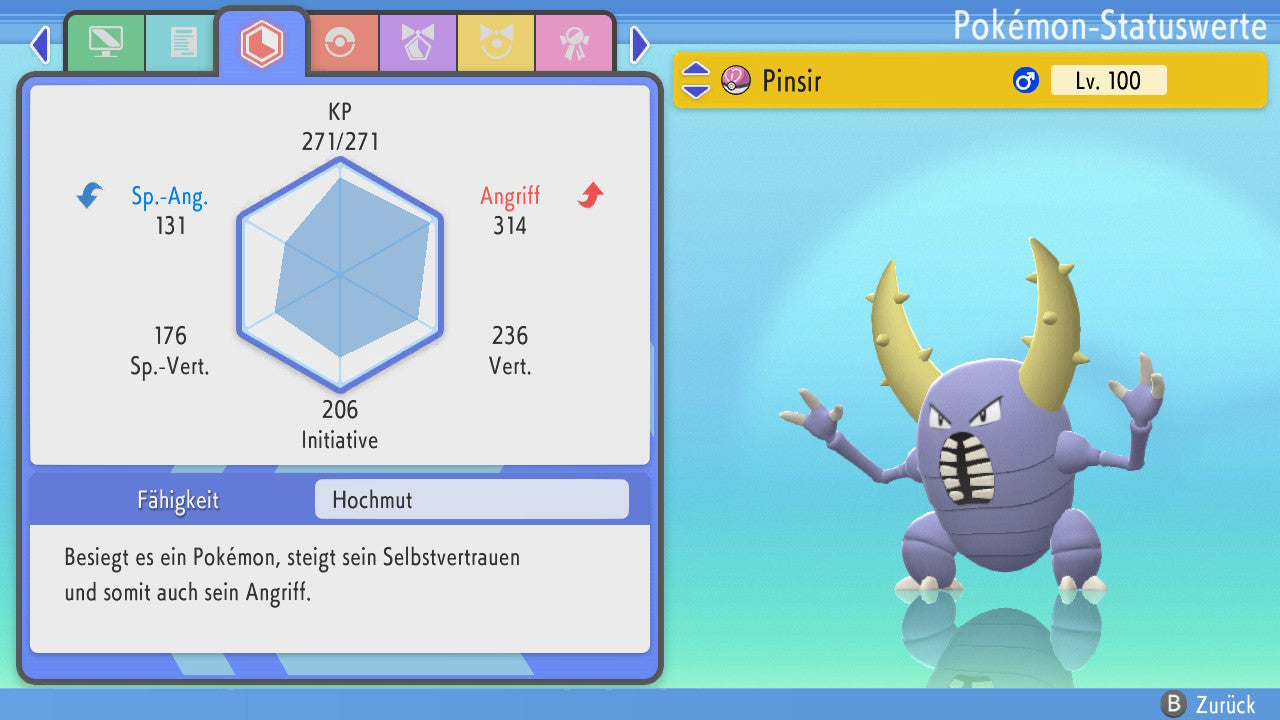This screenshot has width=1280, height=720.
Task: Switch Pokémon using the up-down arrows by Pinsir
Action: tap(695, 80)
